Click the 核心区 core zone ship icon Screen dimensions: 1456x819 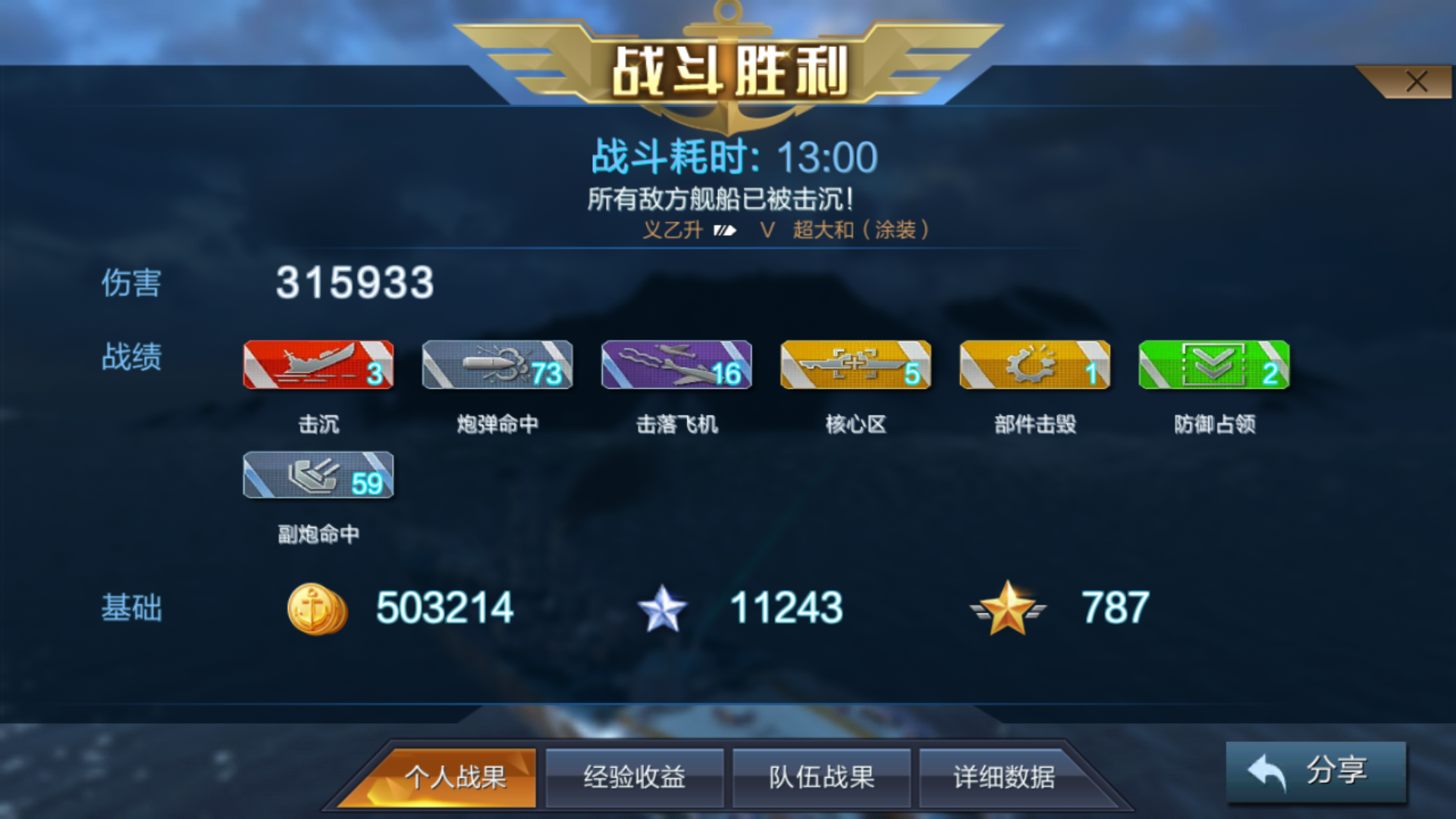(x=855, y=366)
